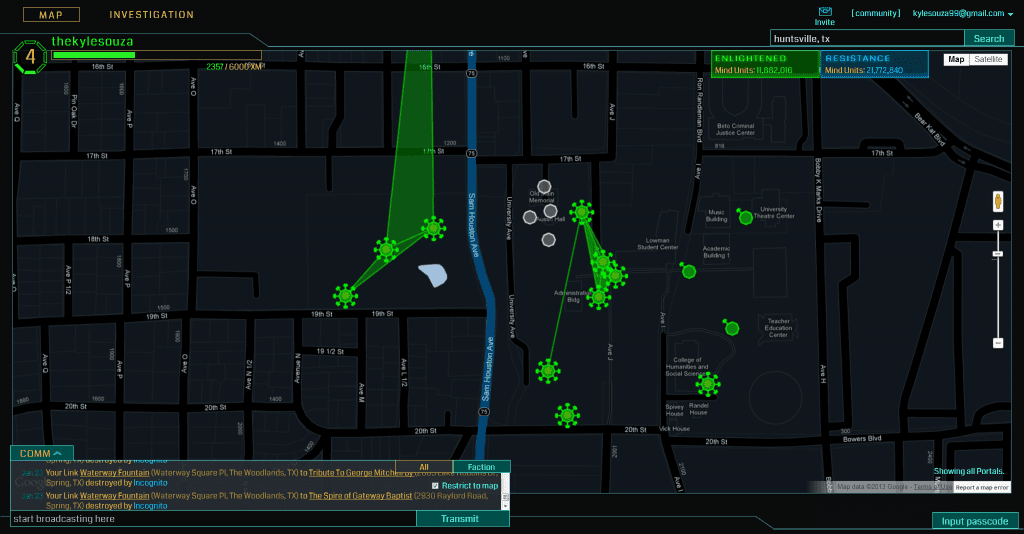Screen dimensions: 1024x534
Task: Switch map view to Satellite
Action: [x=988, y=59]
